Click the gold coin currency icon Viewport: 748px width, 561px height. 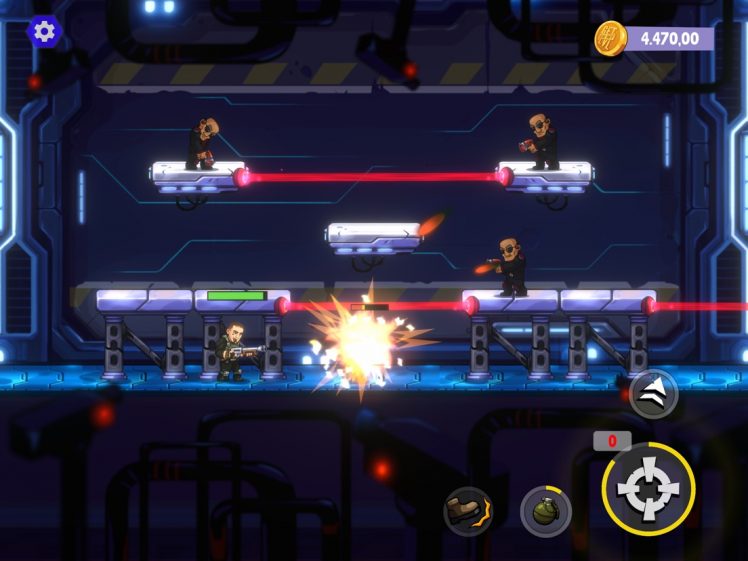pos(610,39)
